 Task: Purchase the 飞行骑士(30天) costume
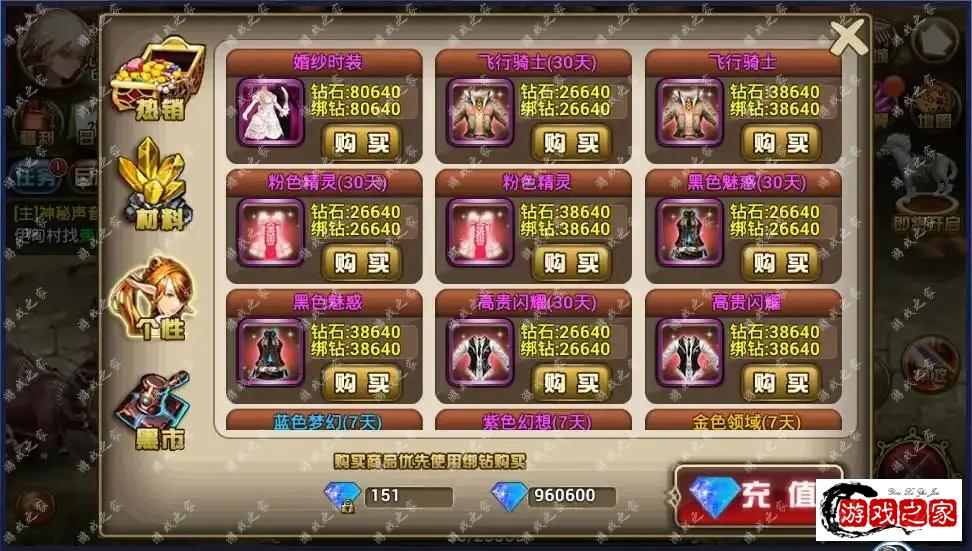(x=570, y=142)
